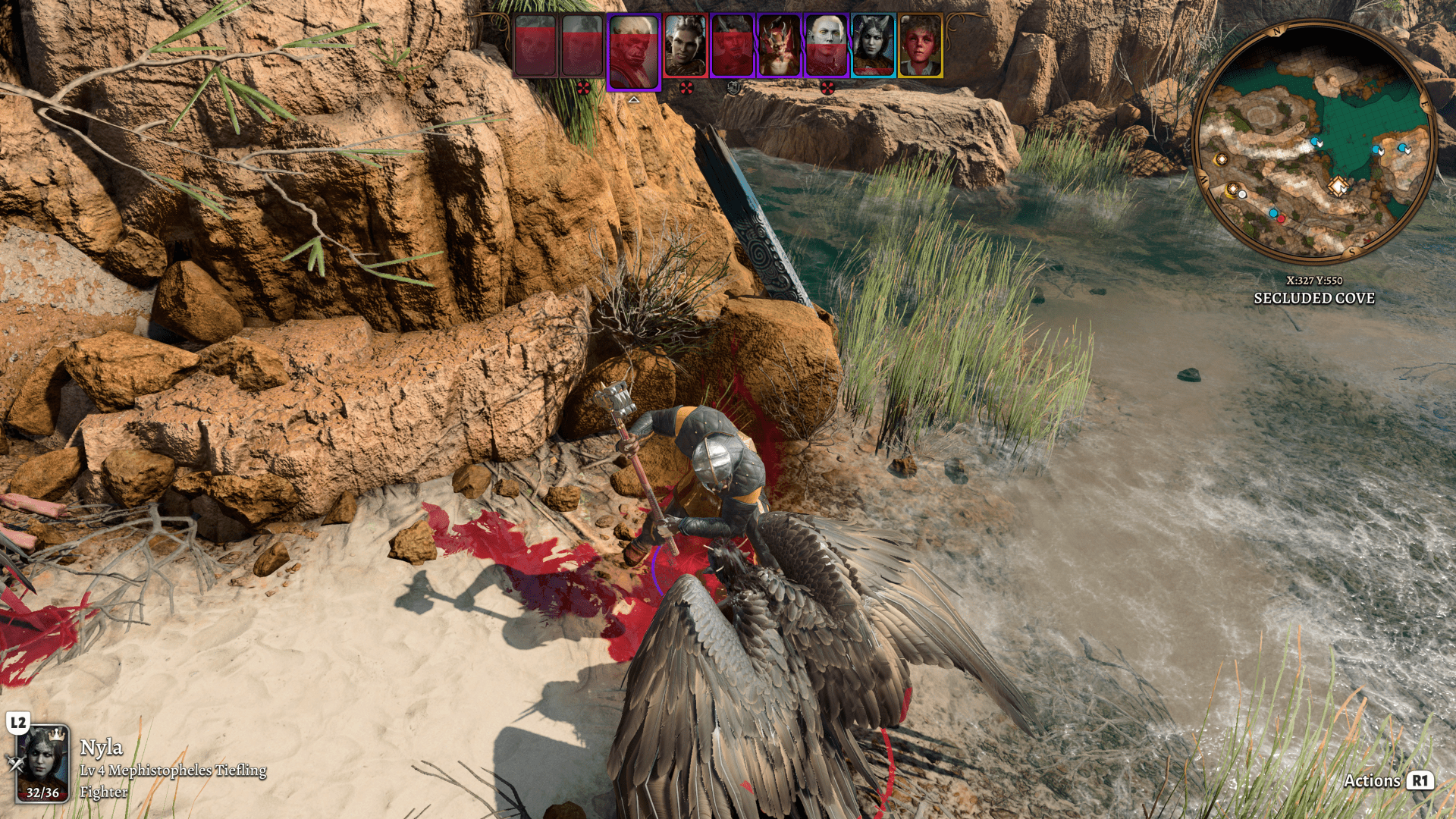Select the red imp turn-order portrait
1456x819 pixels.
(x=779, y=46)
